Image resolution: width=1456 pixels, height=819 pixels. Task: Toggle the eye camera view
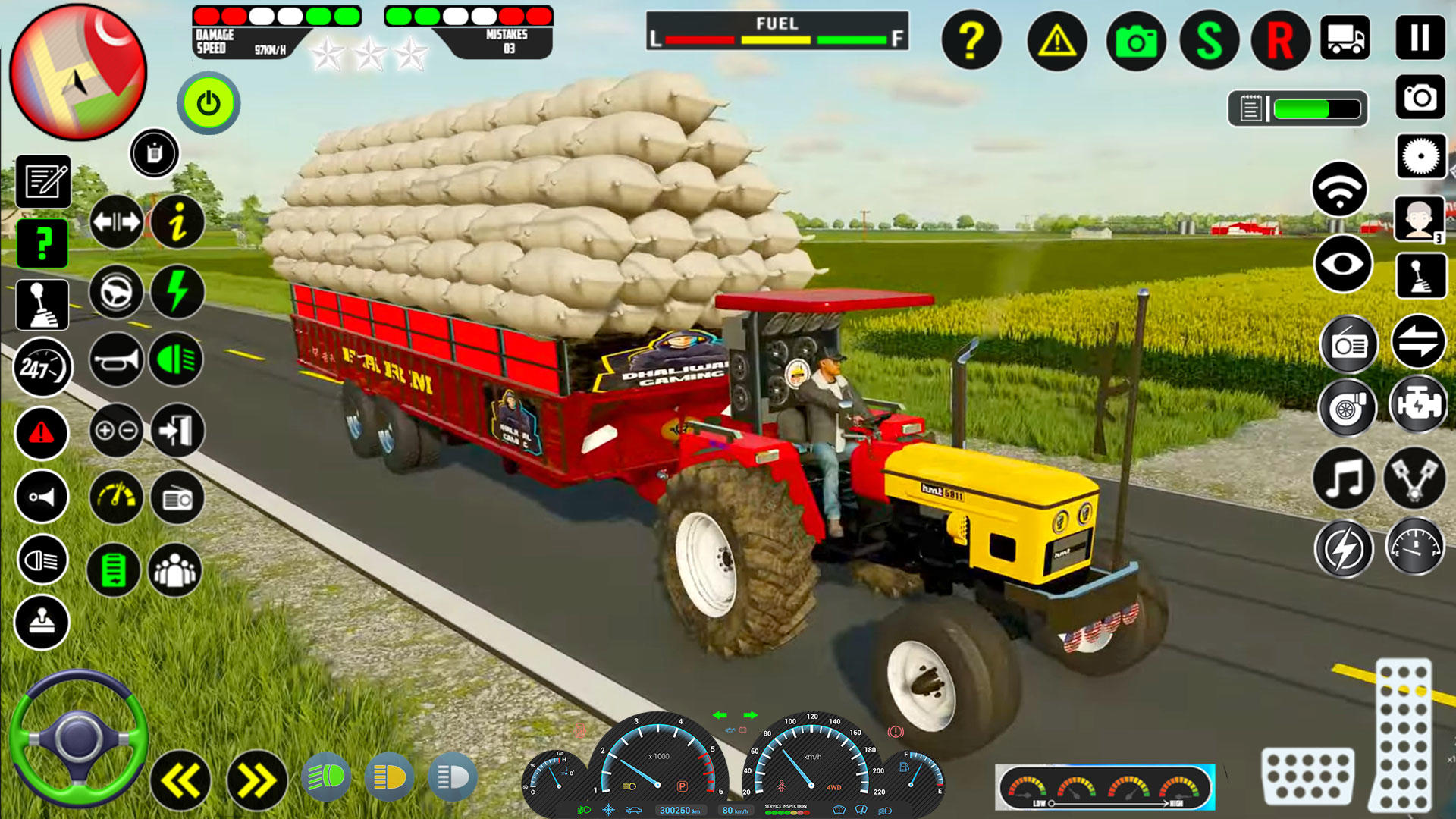(x=1344, y=263)
